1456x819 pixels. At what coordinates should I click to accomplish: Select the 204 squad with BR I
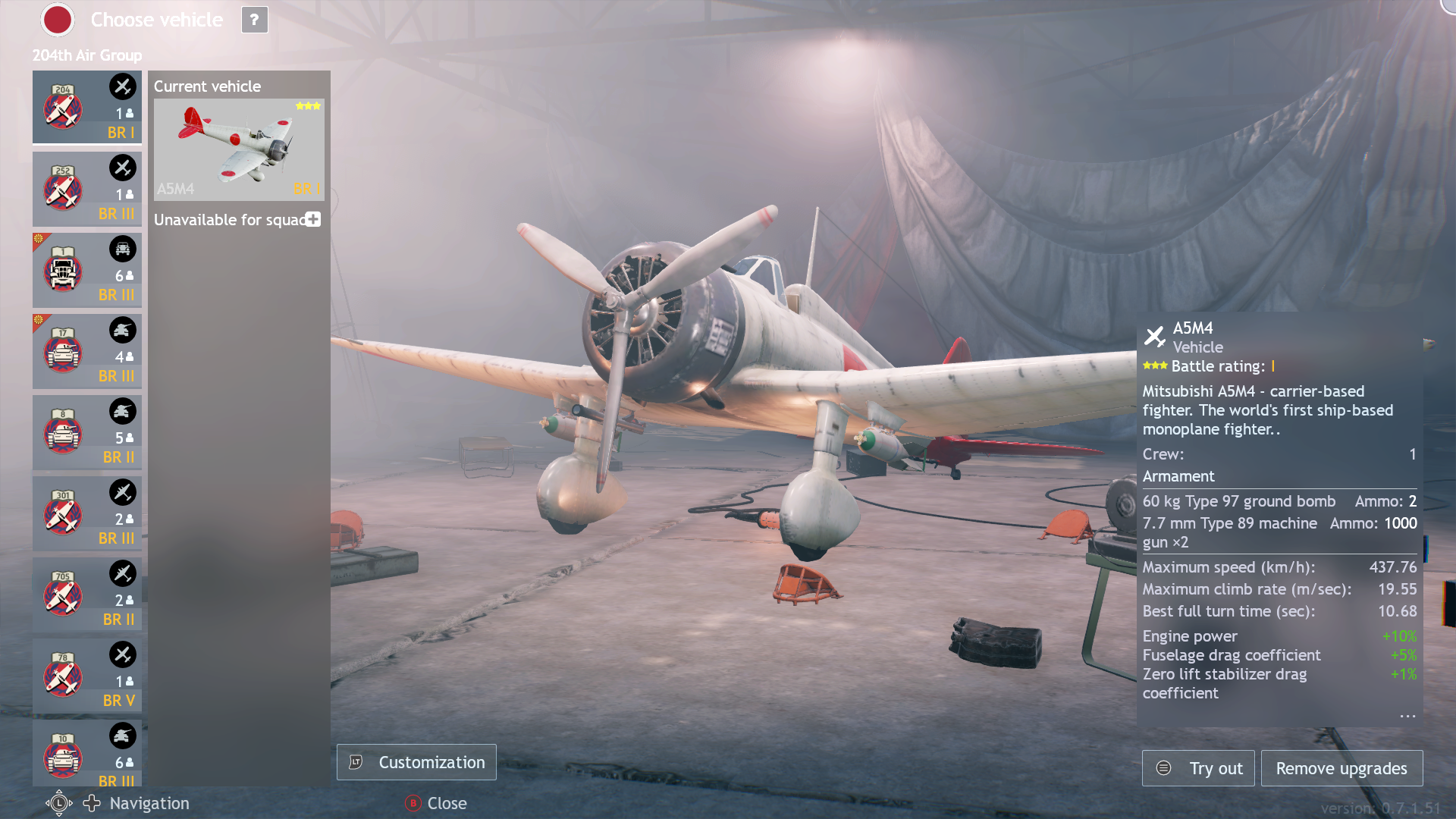tap(86, 107)
